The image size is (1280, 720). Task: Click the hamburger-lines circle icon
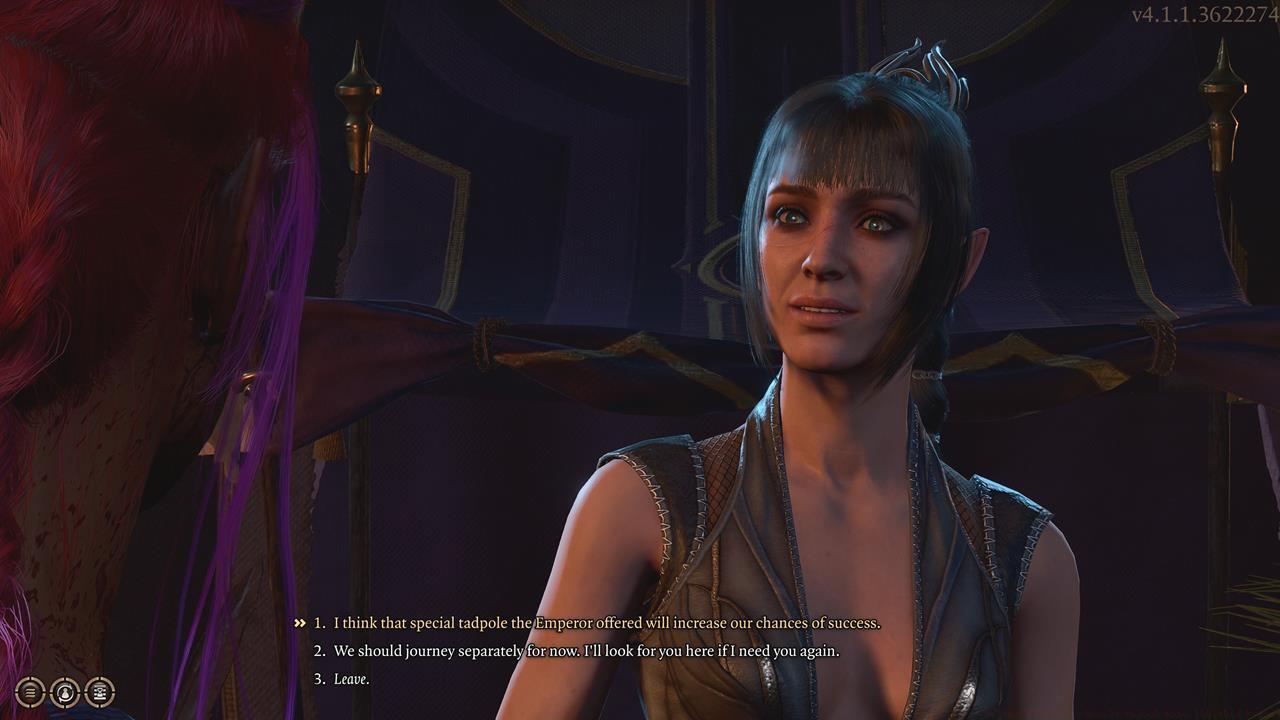30,692
